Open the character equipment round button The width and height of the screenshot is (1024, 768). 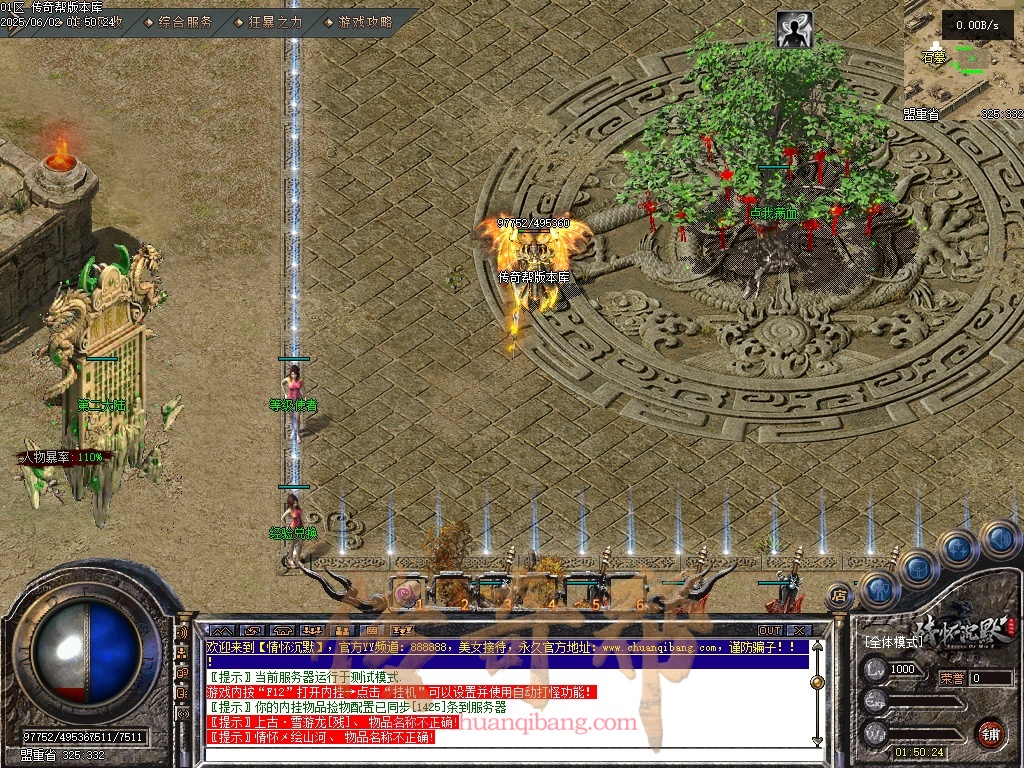(878, 590)
